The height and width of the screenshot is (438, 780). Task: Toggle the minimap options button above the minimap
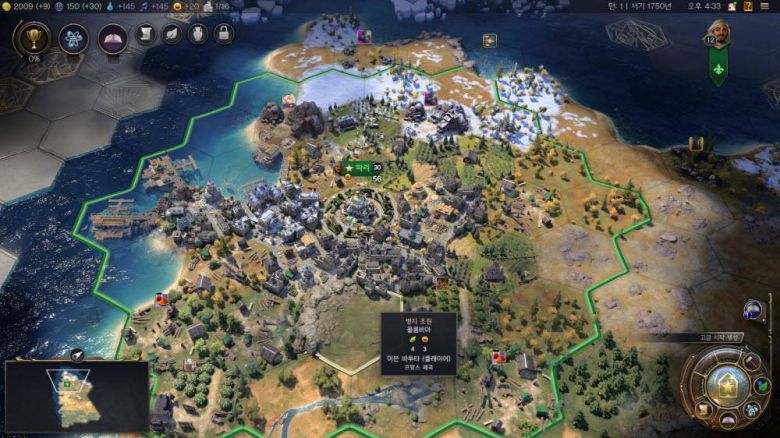pyautogui.click(x=78, y=354)
